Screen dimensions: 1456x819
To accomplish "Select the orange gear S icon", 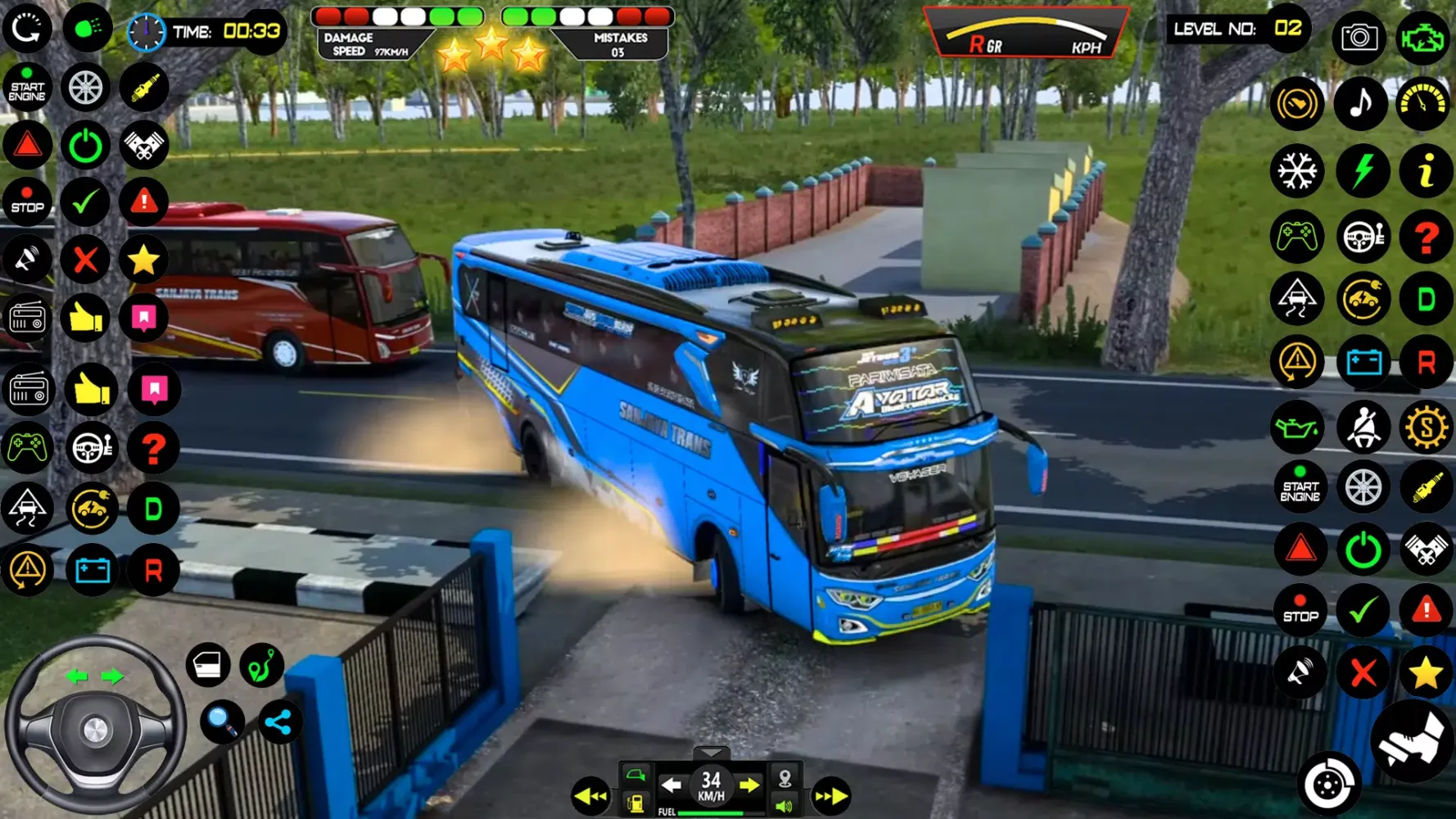I will [x=1426, y=427].
